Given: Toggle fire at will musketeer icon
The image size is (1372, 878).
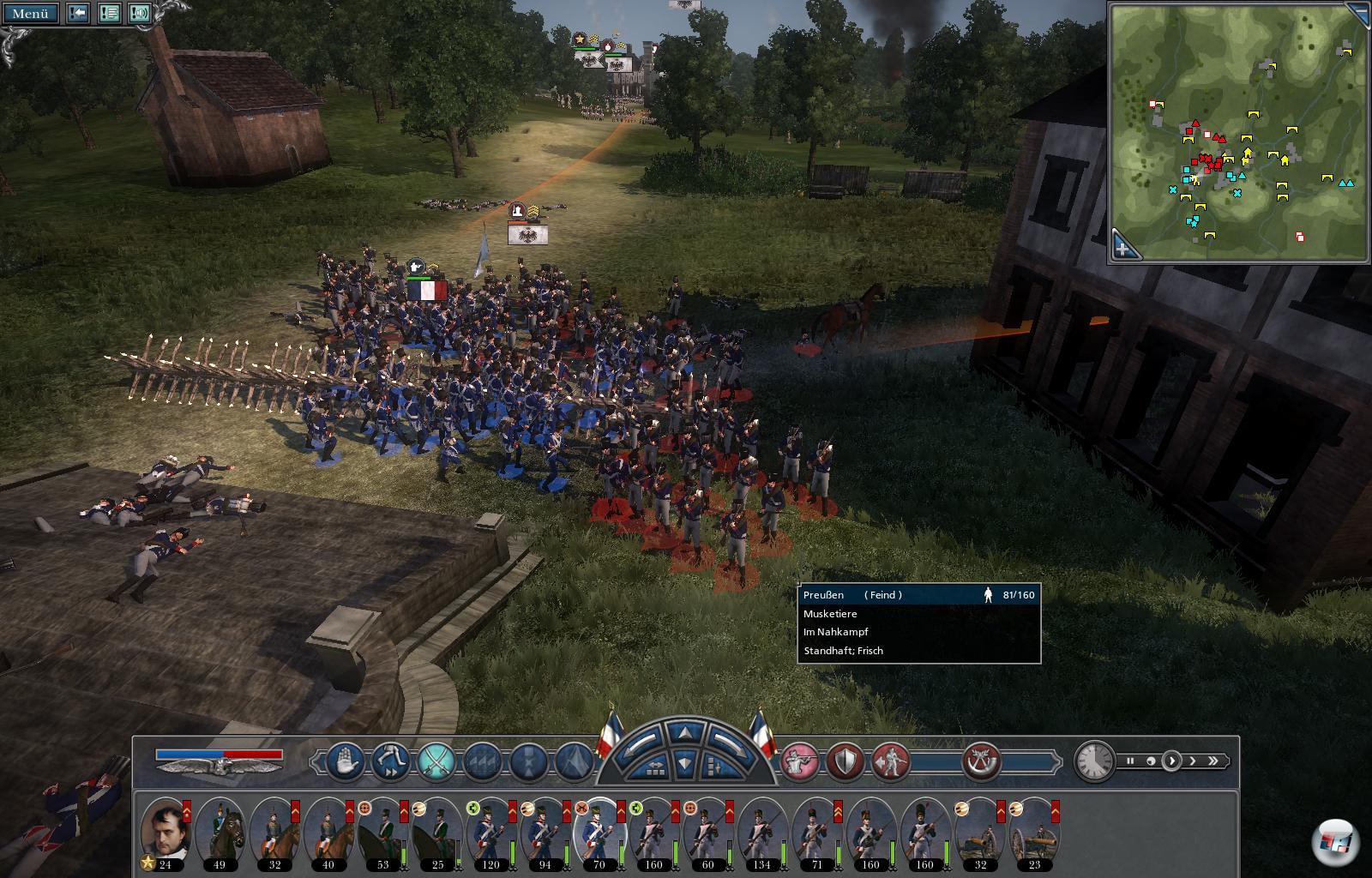Looking at the screenshot, I should [x=799, y=761].
